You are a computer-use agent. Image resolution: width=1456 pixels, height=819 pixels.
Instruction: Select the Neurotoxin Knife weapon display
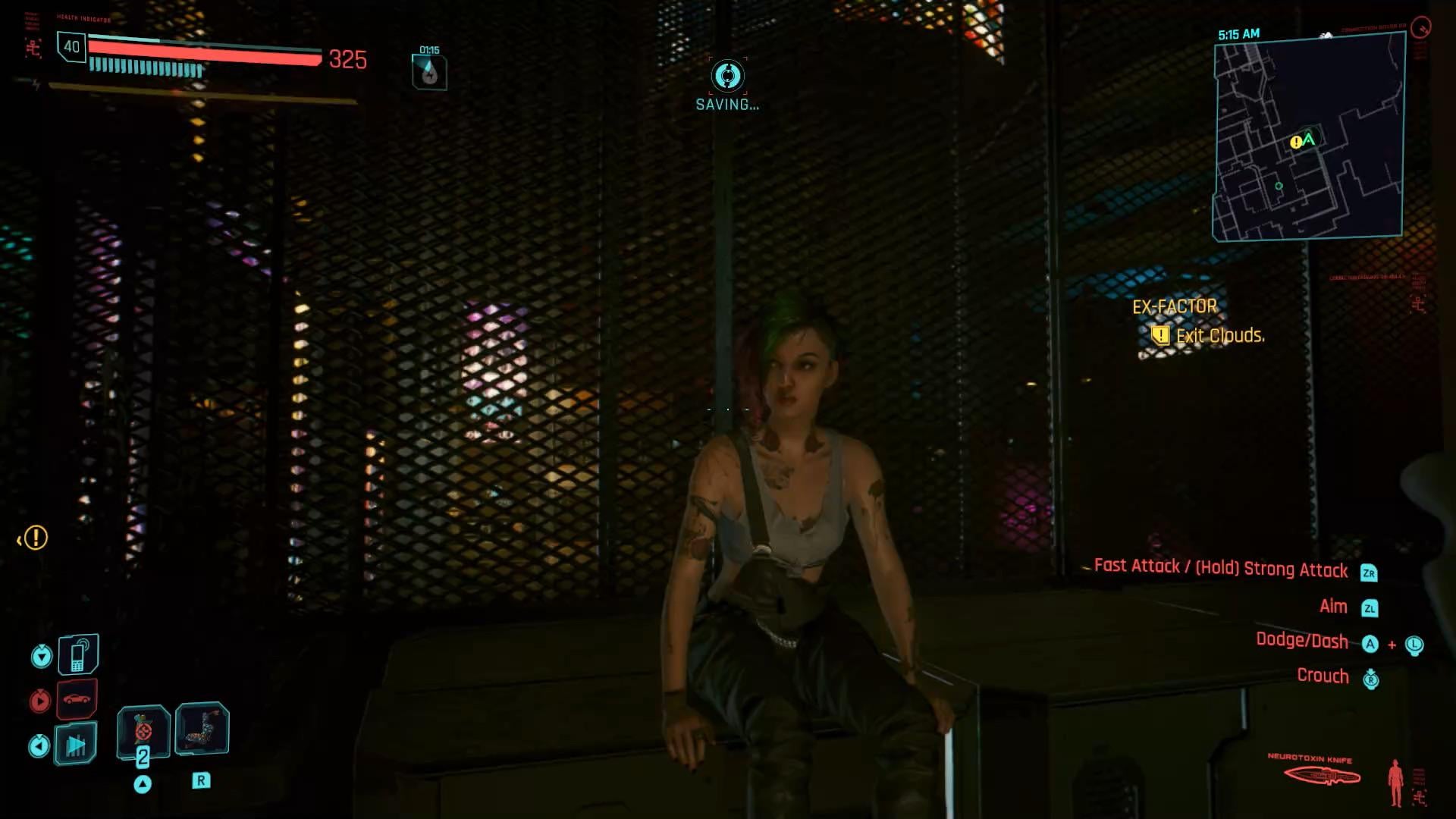[1322, 775]
